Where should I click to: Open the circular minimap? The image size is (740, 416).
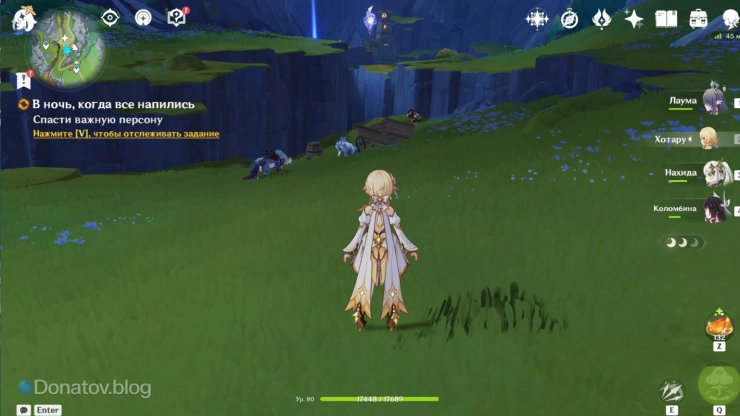[68, 47]
